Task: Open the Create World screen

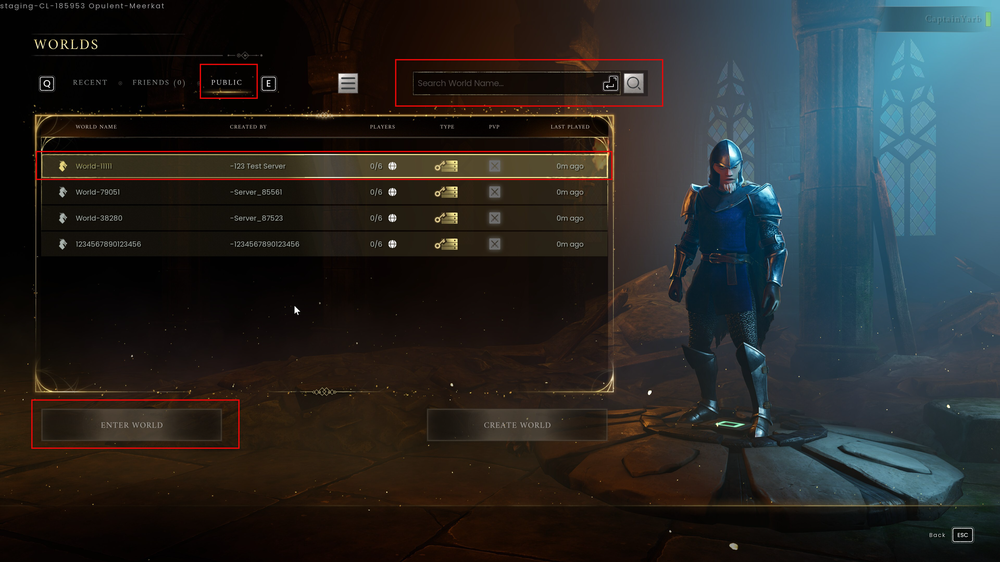Action: coord(517,425)
